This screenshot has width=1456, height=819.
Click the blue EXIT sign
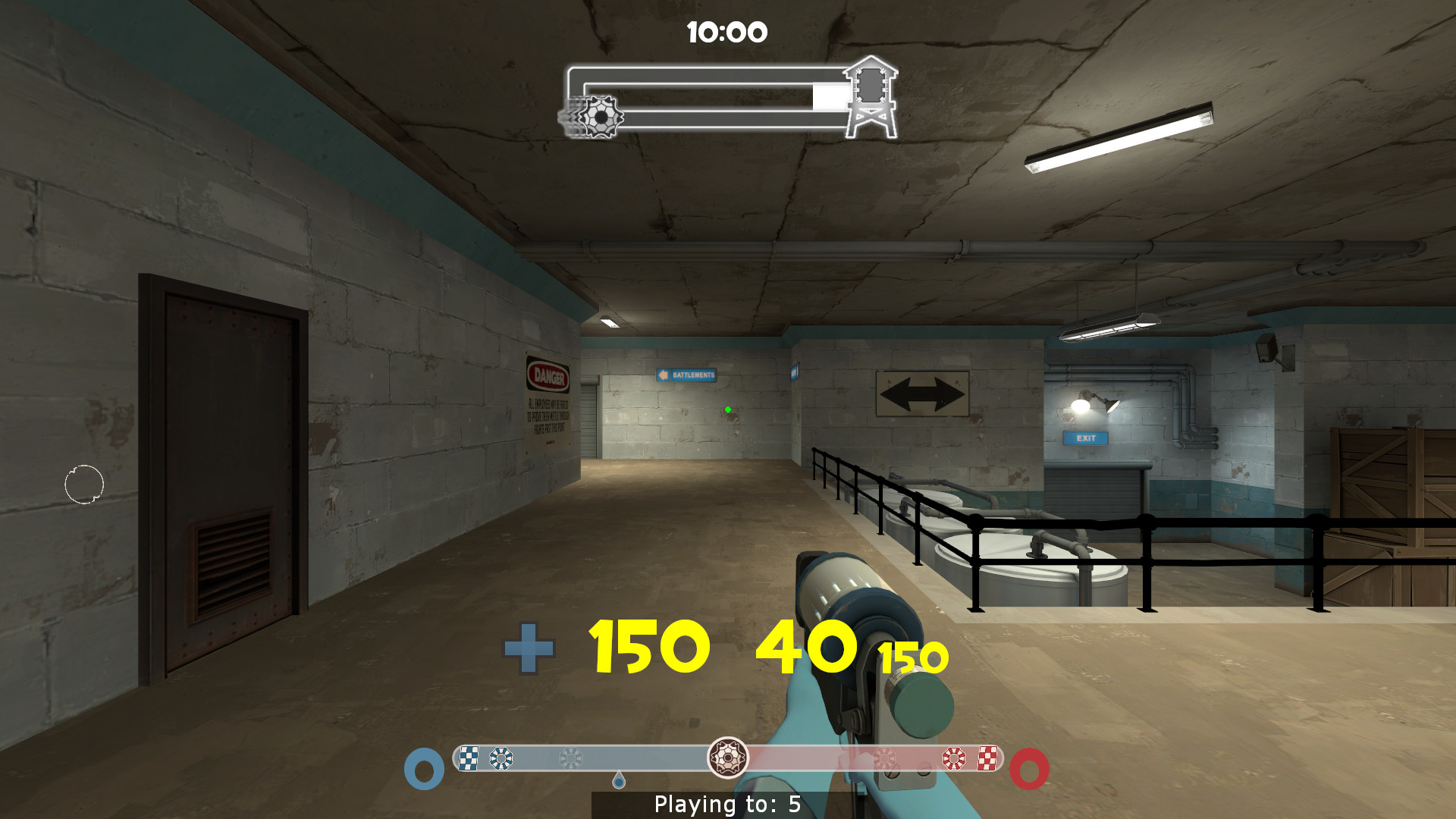pos(1086,437)
